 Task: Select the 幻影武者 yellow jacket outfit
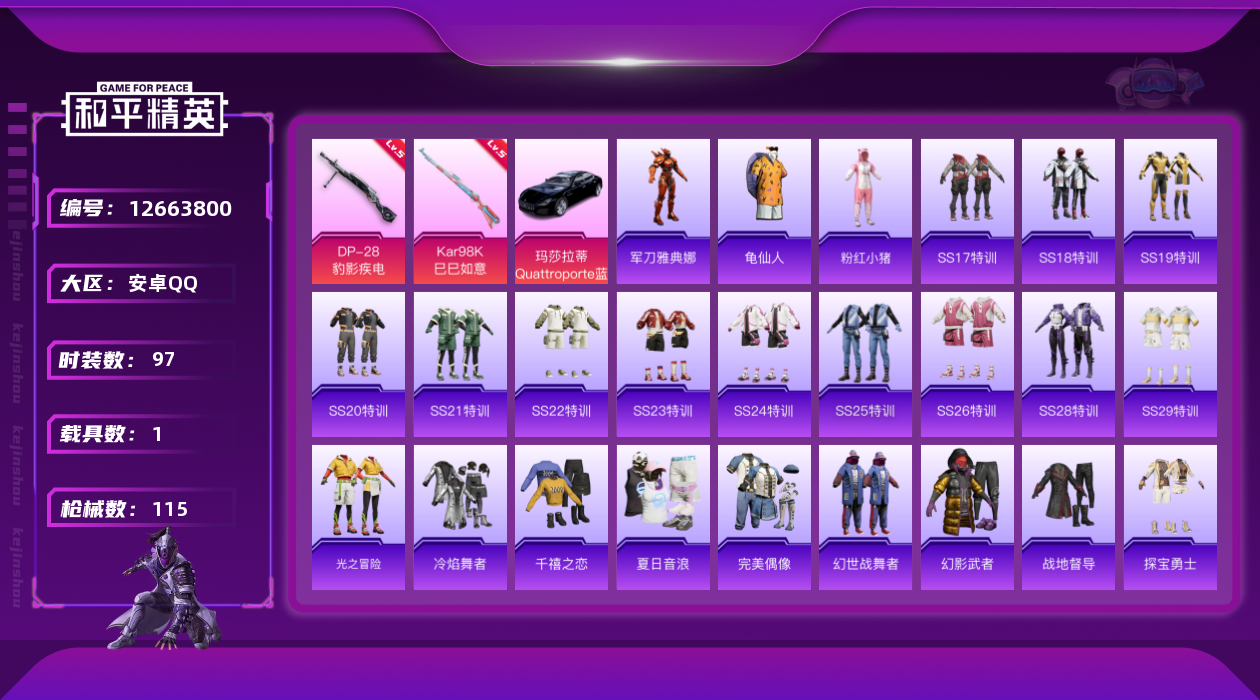pos(967,517)
